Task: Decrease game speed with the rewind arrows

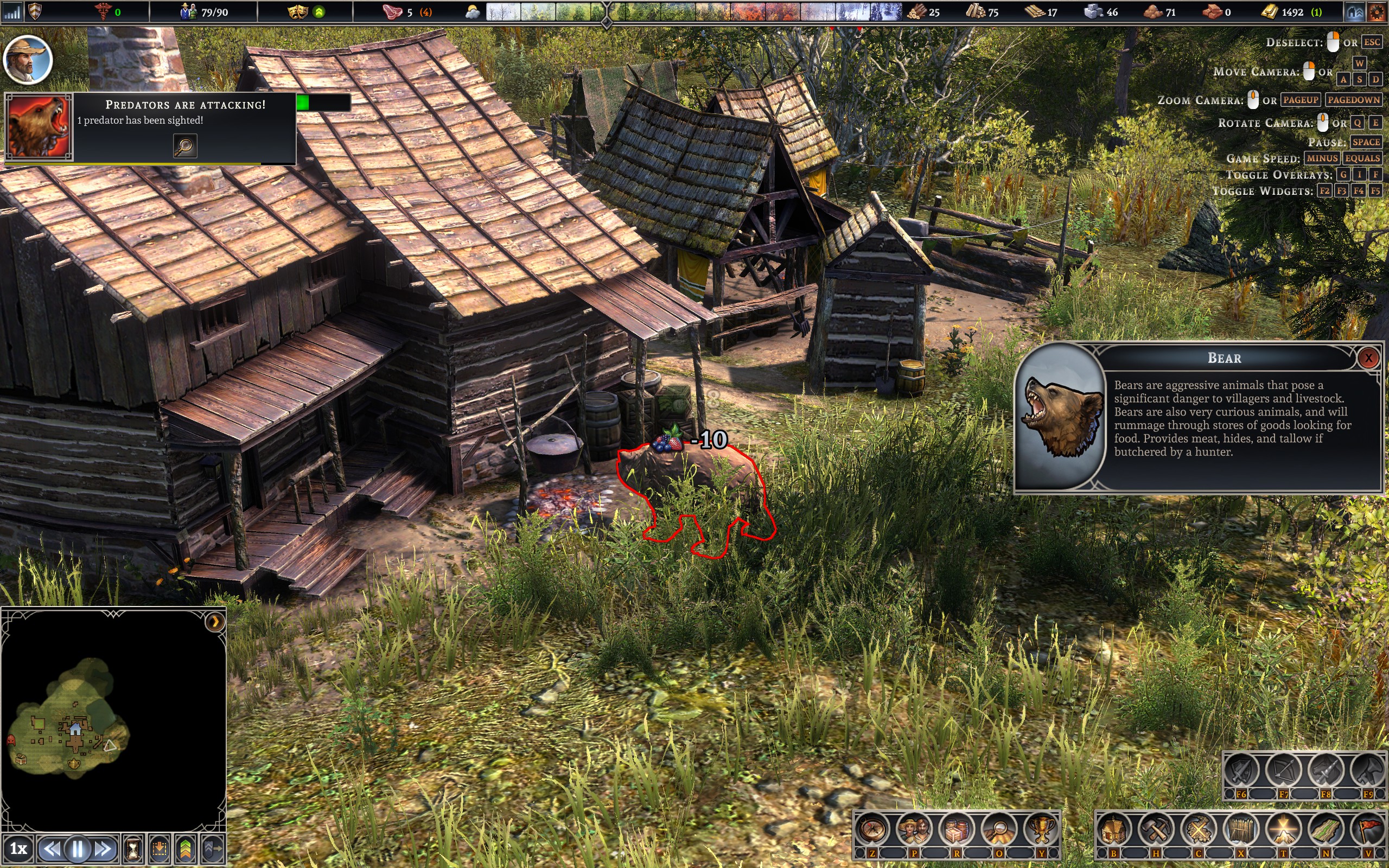Action: [52, 848]
